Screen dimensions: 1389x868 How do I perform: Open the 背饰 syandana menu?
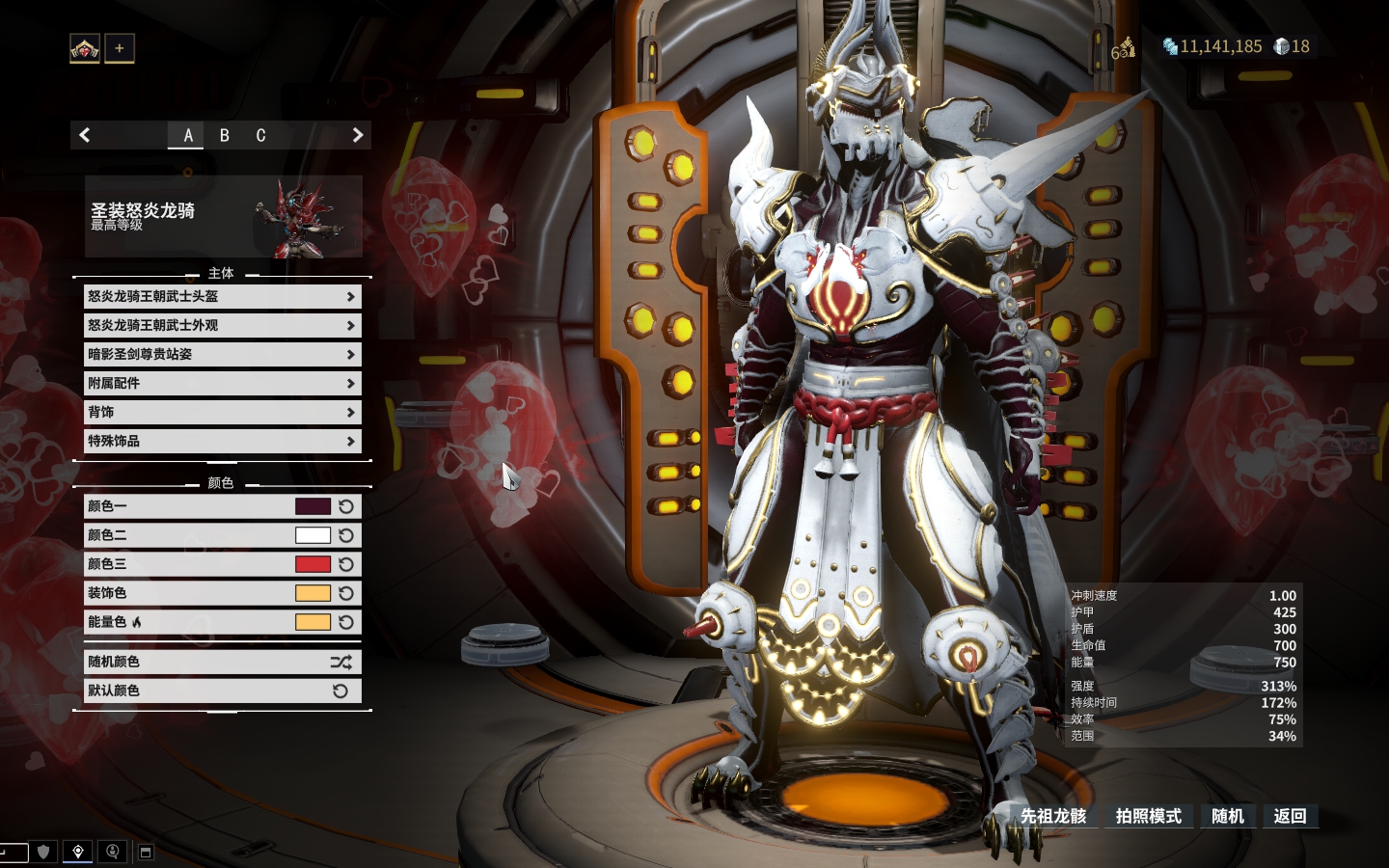(x=222, y=413)
